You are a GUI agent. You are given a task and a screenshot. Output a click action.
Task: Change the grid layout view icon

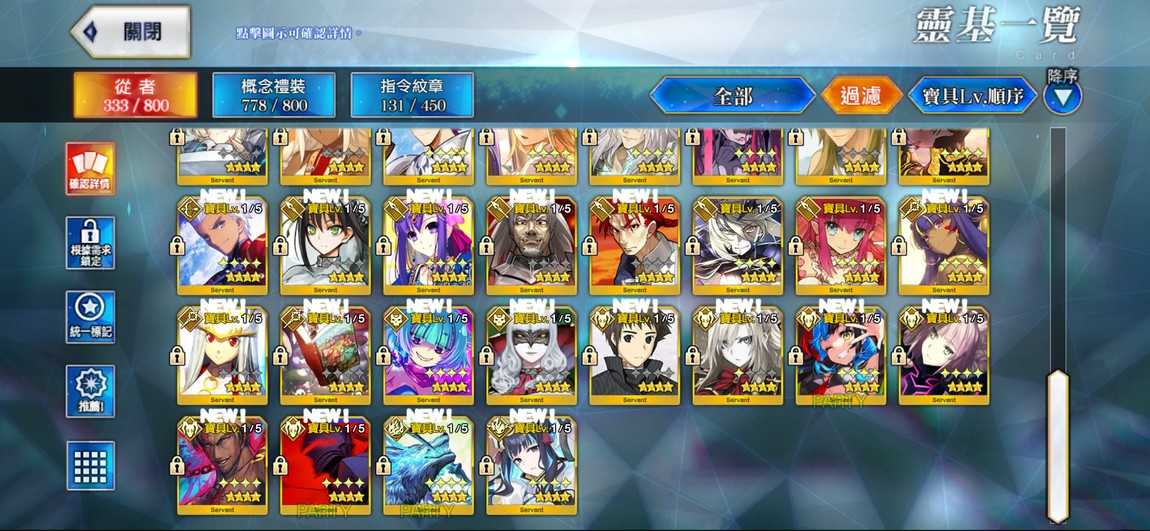(90, 465)
